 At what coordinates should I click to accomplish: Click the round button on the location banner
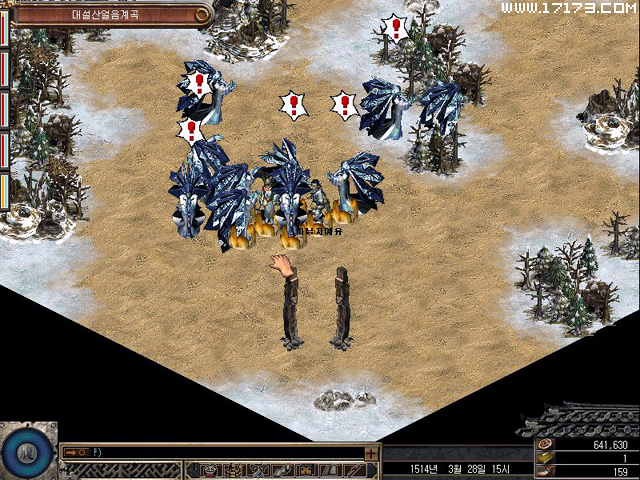coord(203,14)
